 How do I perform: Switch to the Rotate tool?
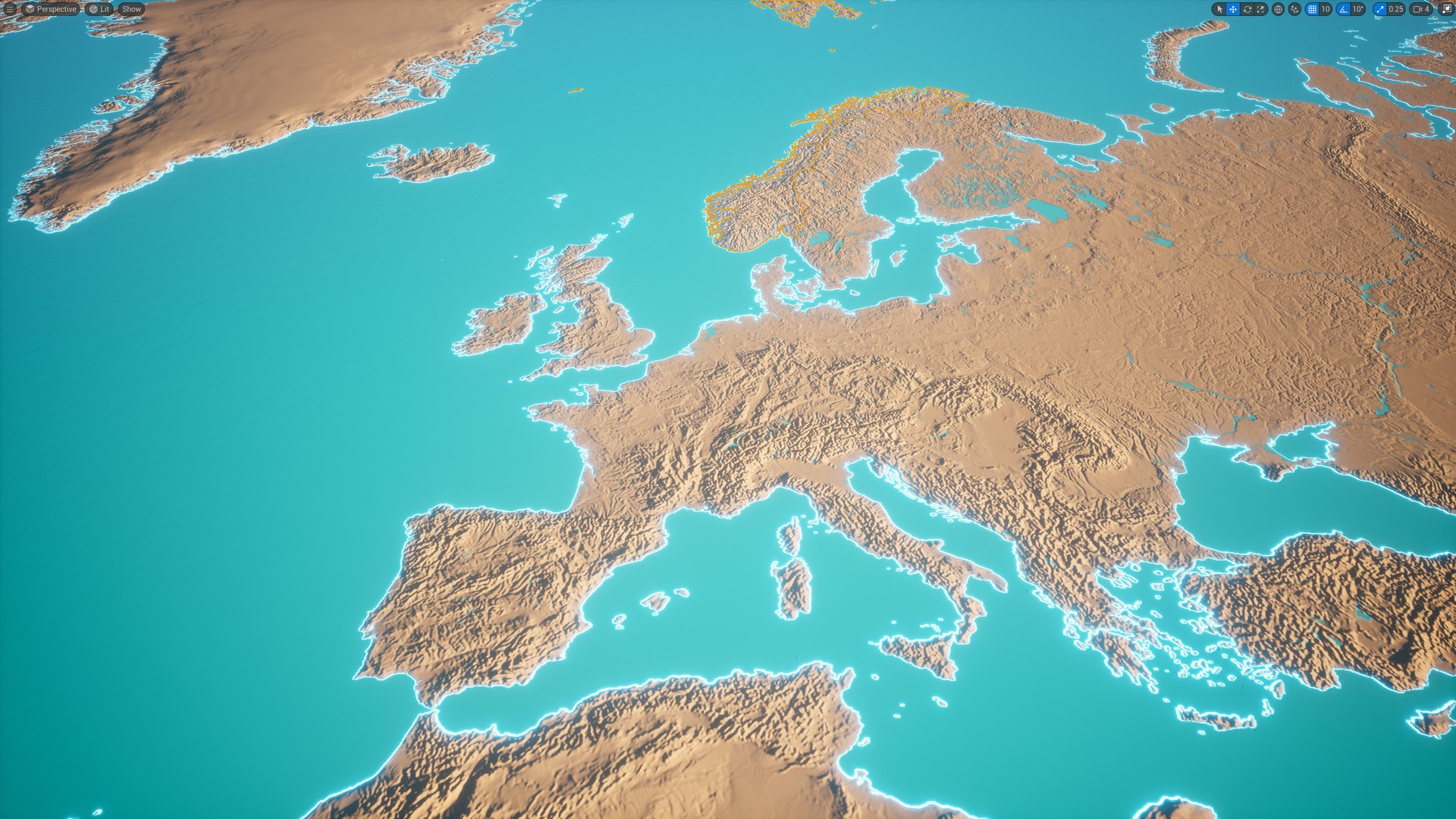tap(1247, 9)
